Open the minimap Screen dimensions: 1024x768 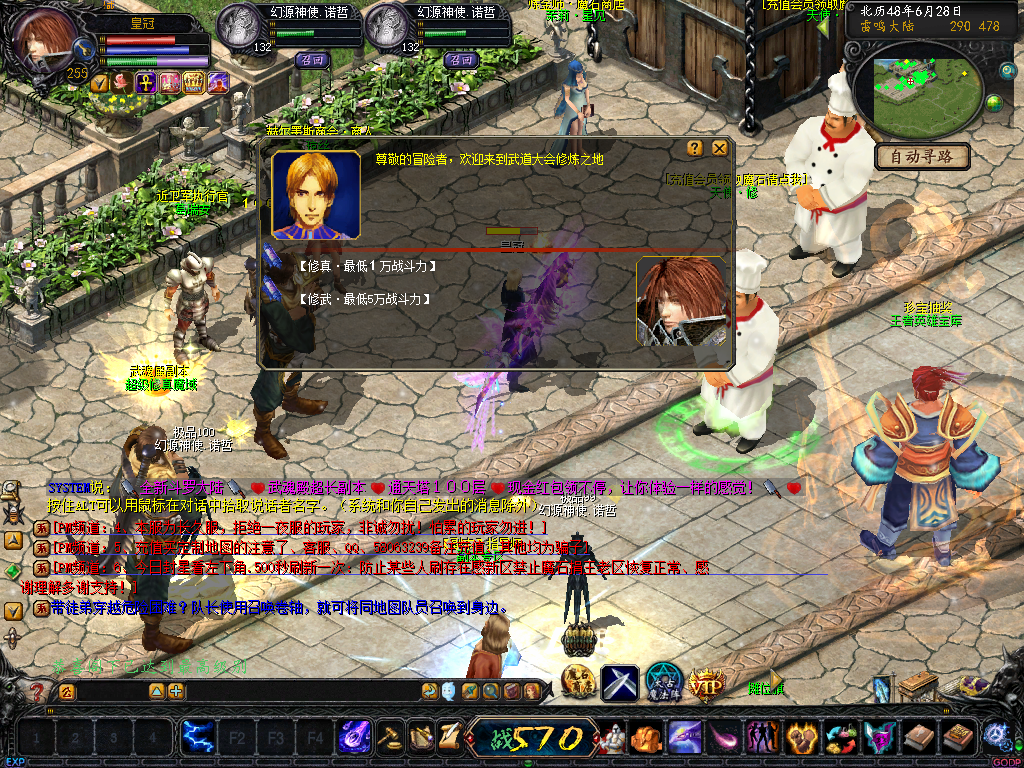[922, 95]
